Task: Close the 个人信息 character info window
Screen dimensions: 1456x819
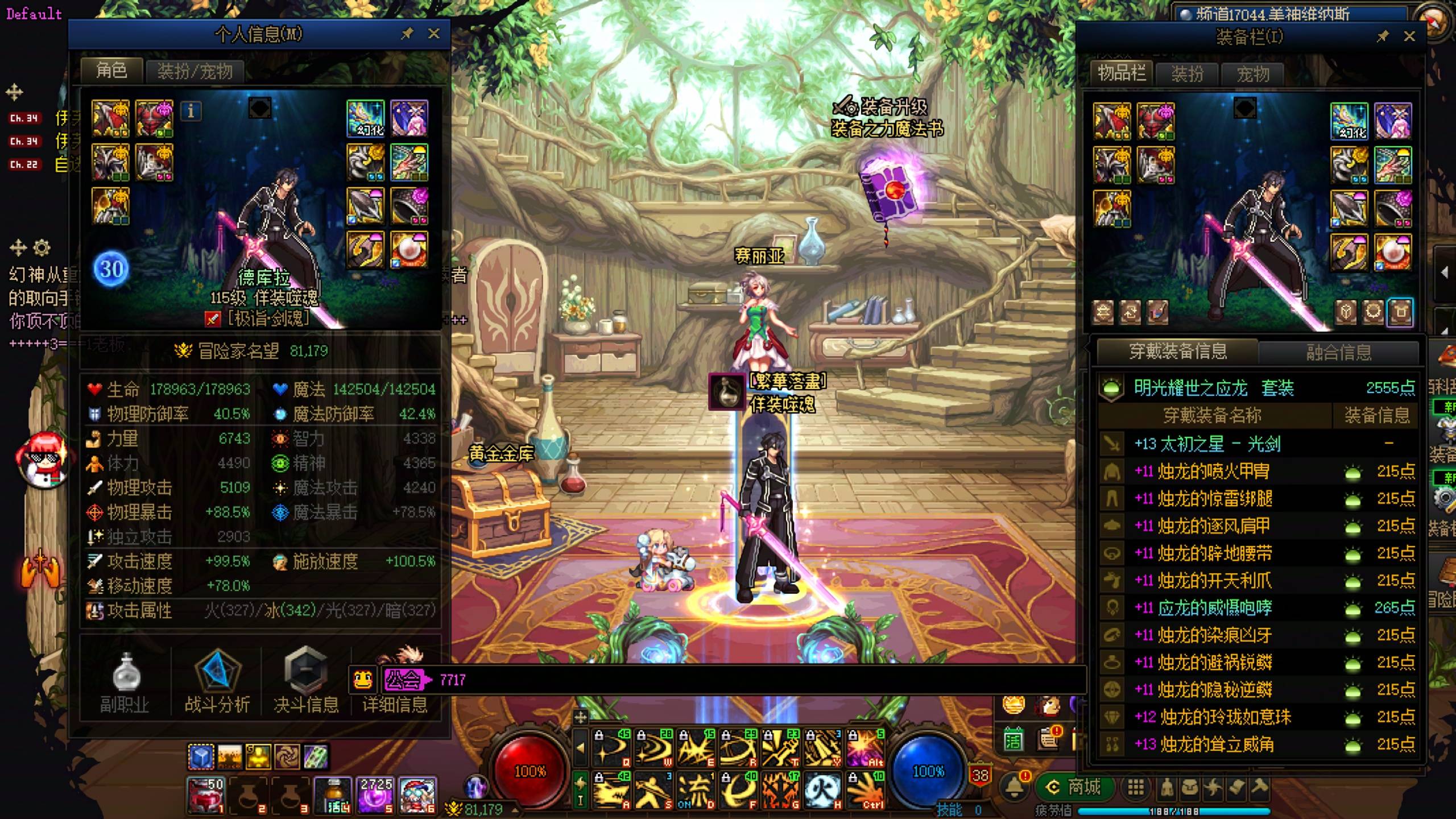Action: tap(434, 34)
